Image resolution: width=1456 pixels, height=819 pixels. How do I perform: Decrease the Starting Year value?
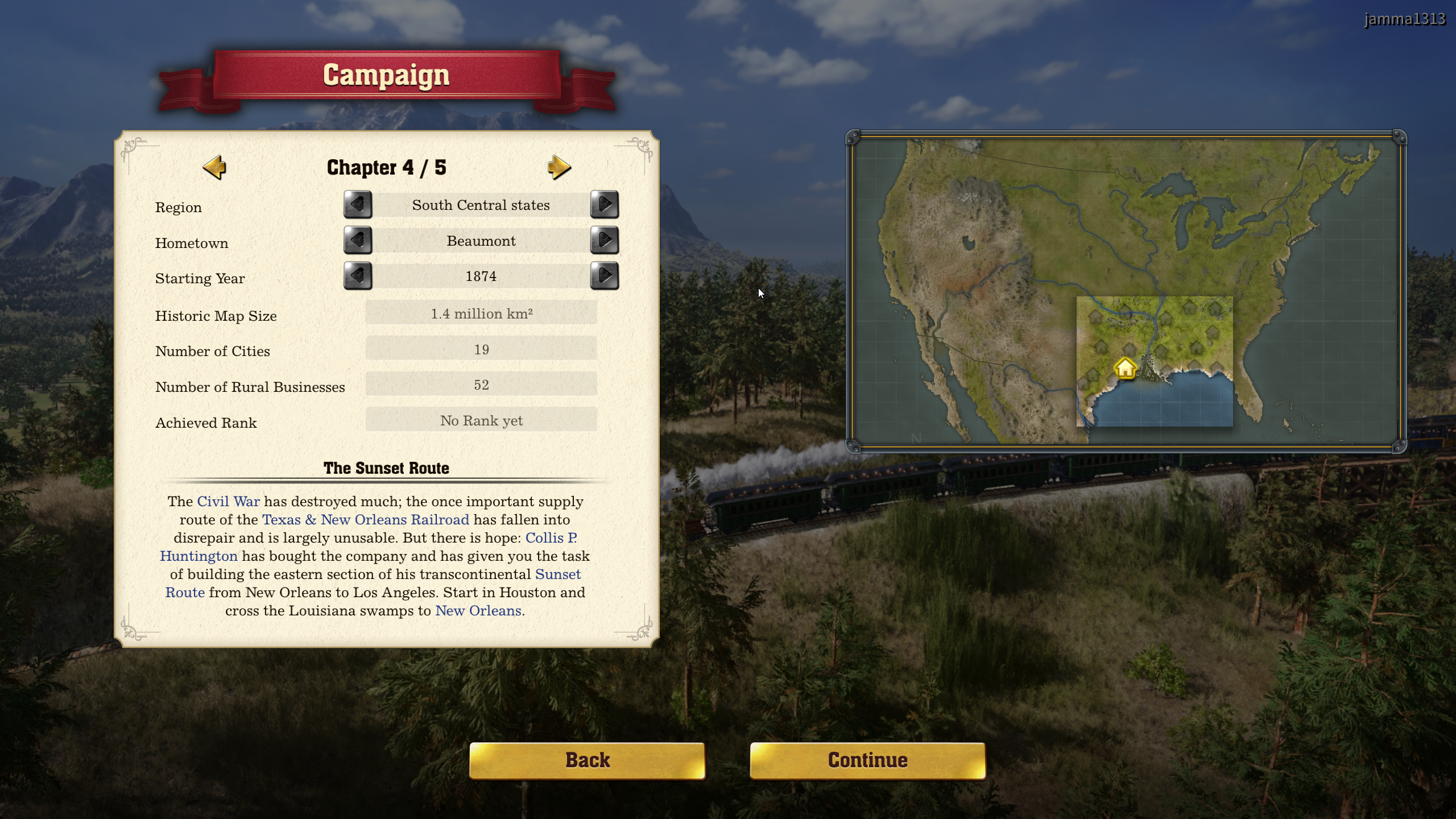358,276
